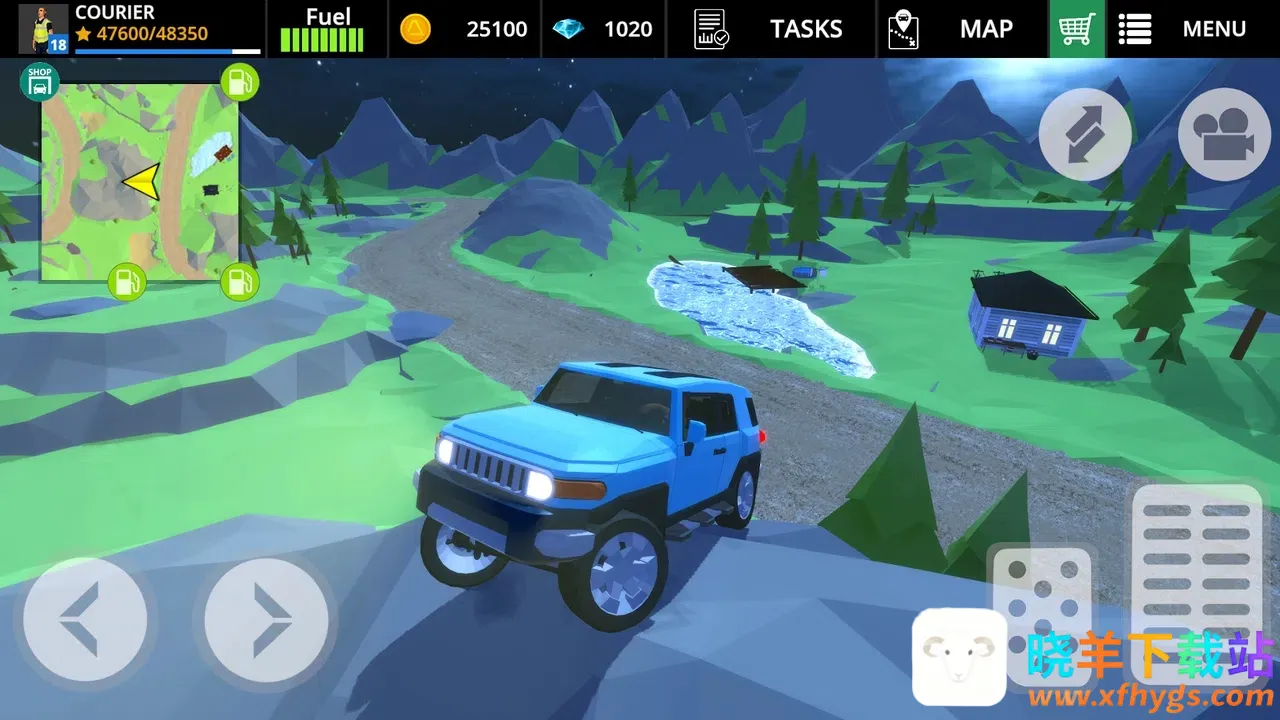1280x720 pixels.
Task: Tap the steer right arrow button
Action: pyautogui.click(x=266, y=619)
